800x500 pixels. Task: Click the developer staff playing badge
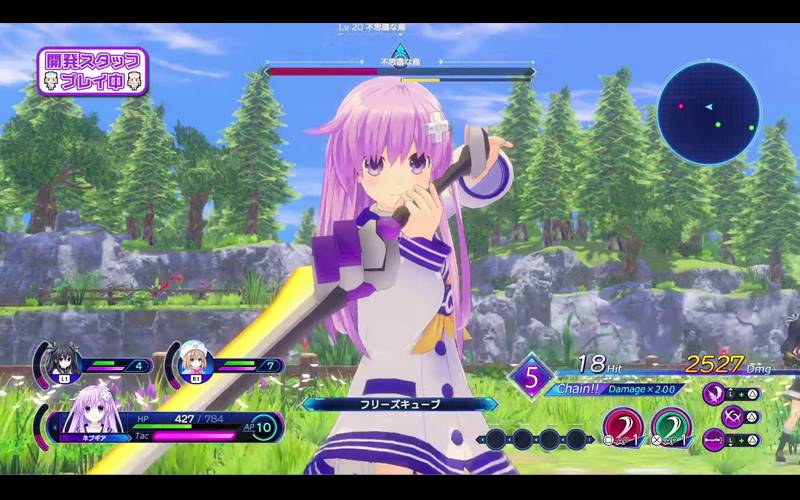93,71
